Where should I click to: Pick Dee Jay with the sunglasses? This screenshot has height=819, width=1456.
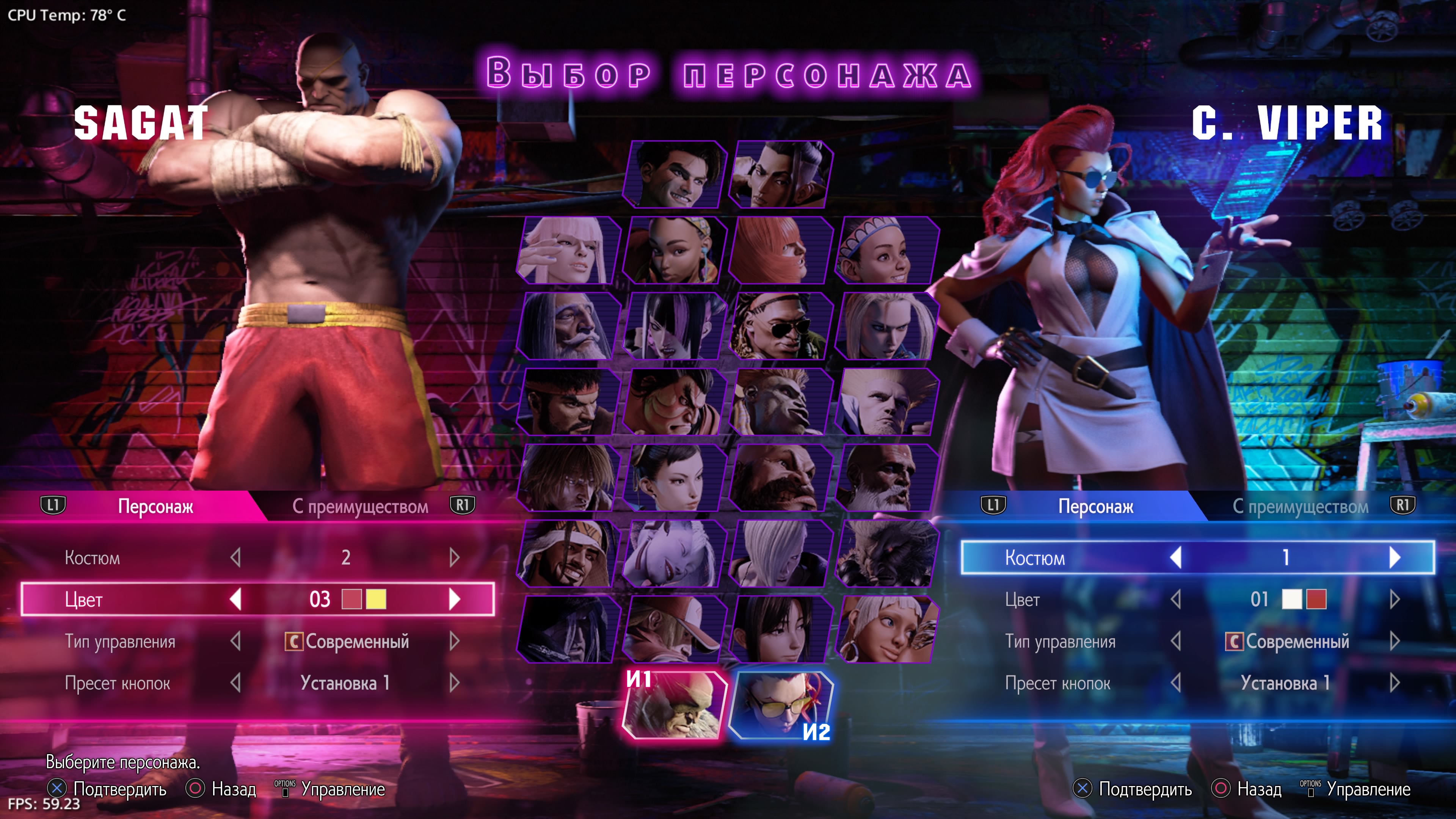780,326
